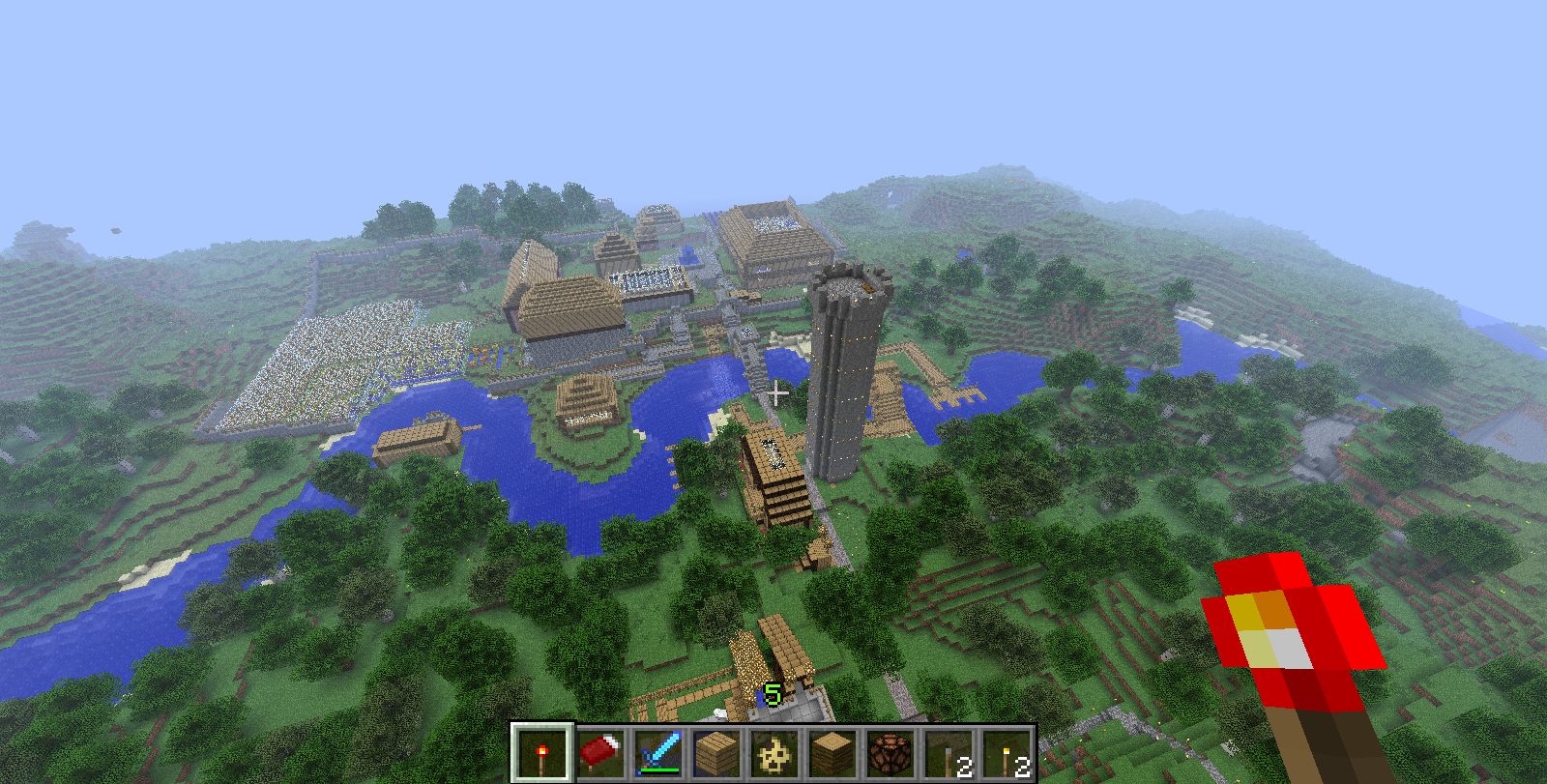Screen dimensions: 1547x784
Task: Pick the lever slot in the hotbar
Action: pos(949,753)
